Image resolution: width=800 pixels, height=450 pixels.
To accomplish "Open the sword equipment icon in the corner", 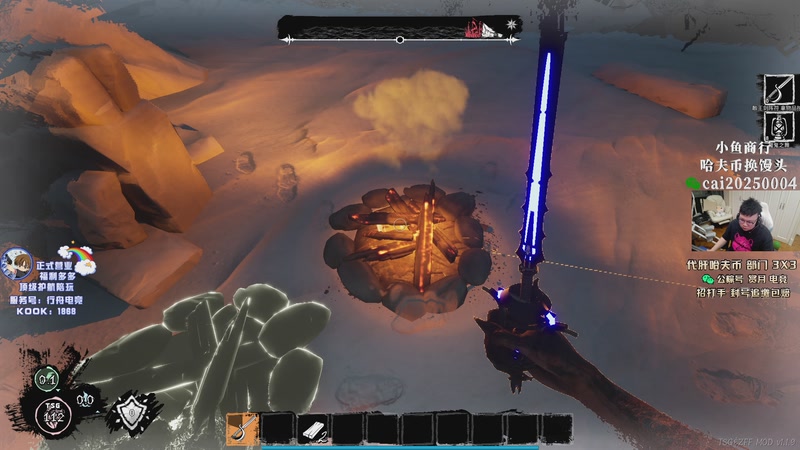I will click(x=777, y=91).
